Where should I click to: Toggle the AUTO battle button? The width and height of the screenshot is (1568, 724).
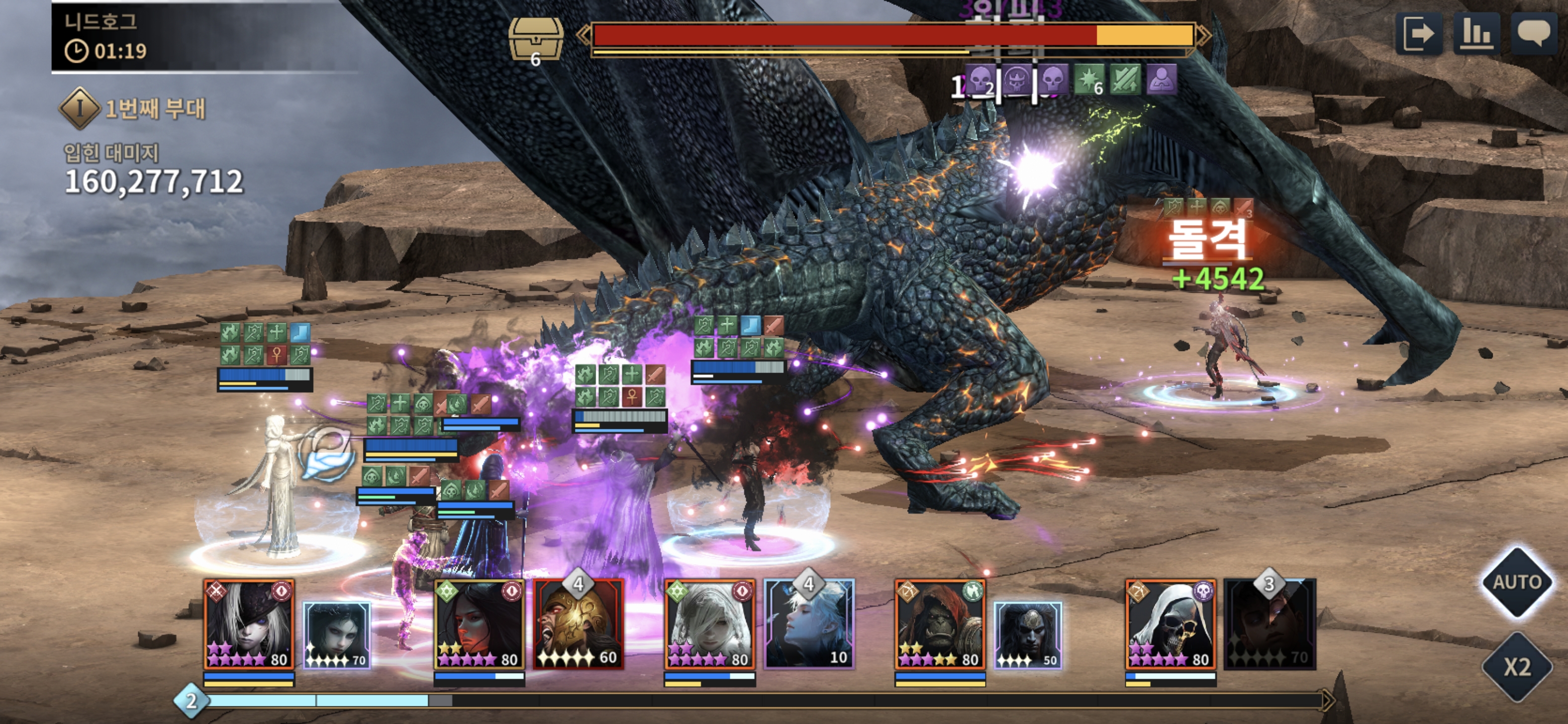tap(1517, 582)
